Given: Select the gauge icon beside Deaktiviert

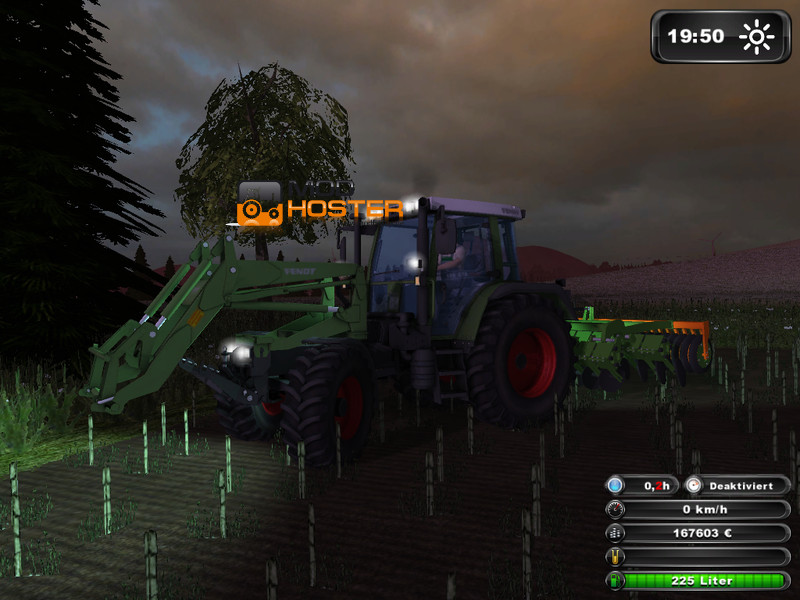Looking at the screenshot, I should pyautogui.click(x=695, y=485).
